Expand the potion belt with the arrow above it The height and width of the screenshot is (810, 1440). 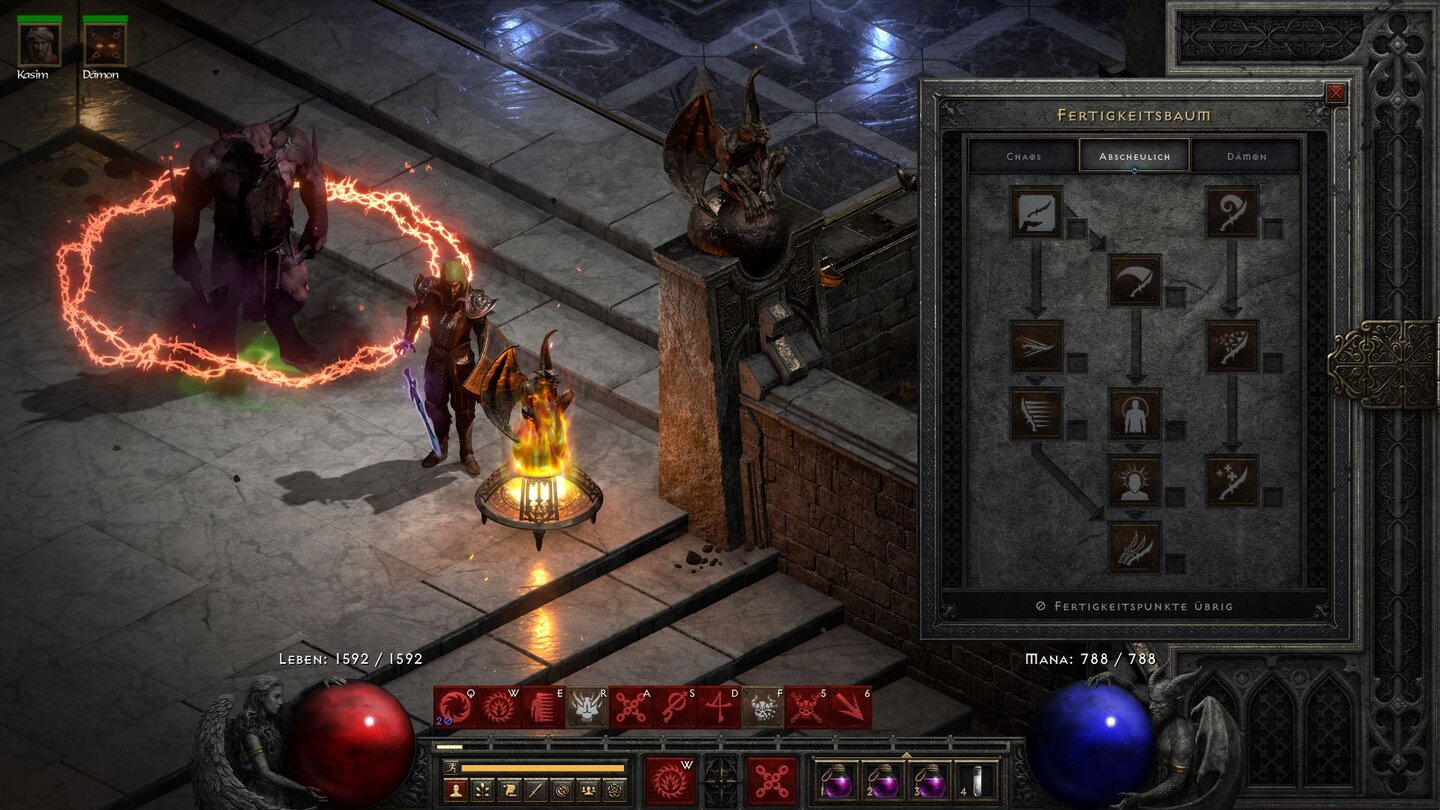[x=905, y=754]
